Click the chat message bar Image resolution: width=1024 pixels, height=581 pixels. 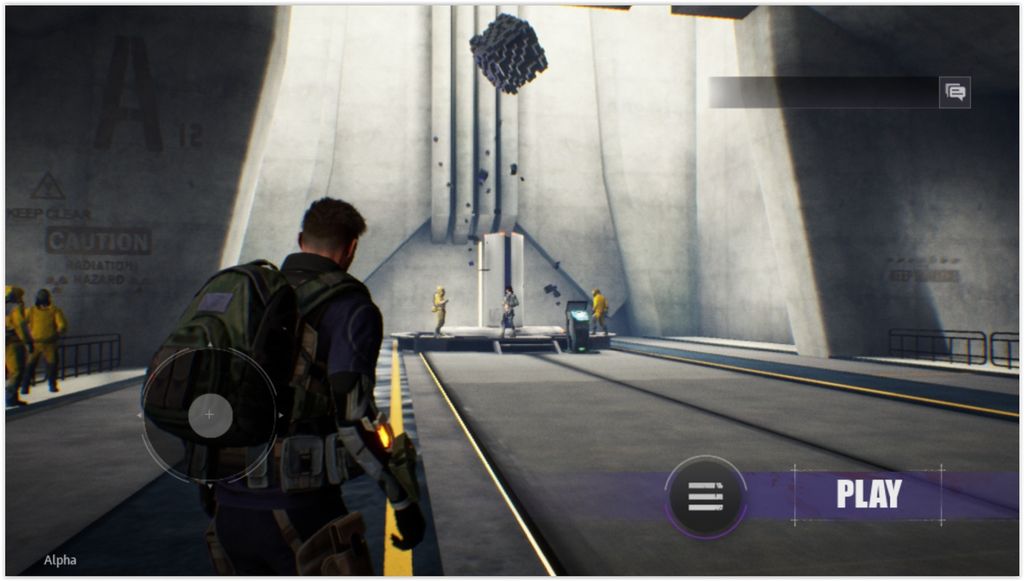823,92
